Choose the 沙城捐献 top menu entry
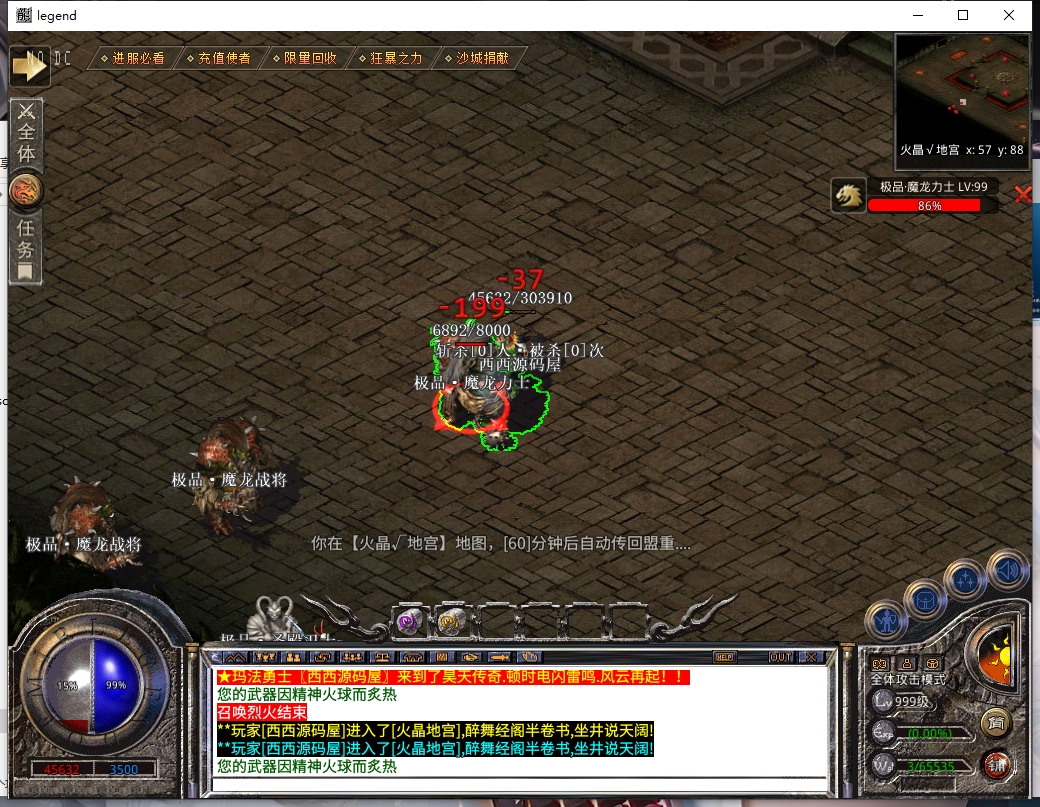Screen dimensions: 1040x807 tap(476, 58)
